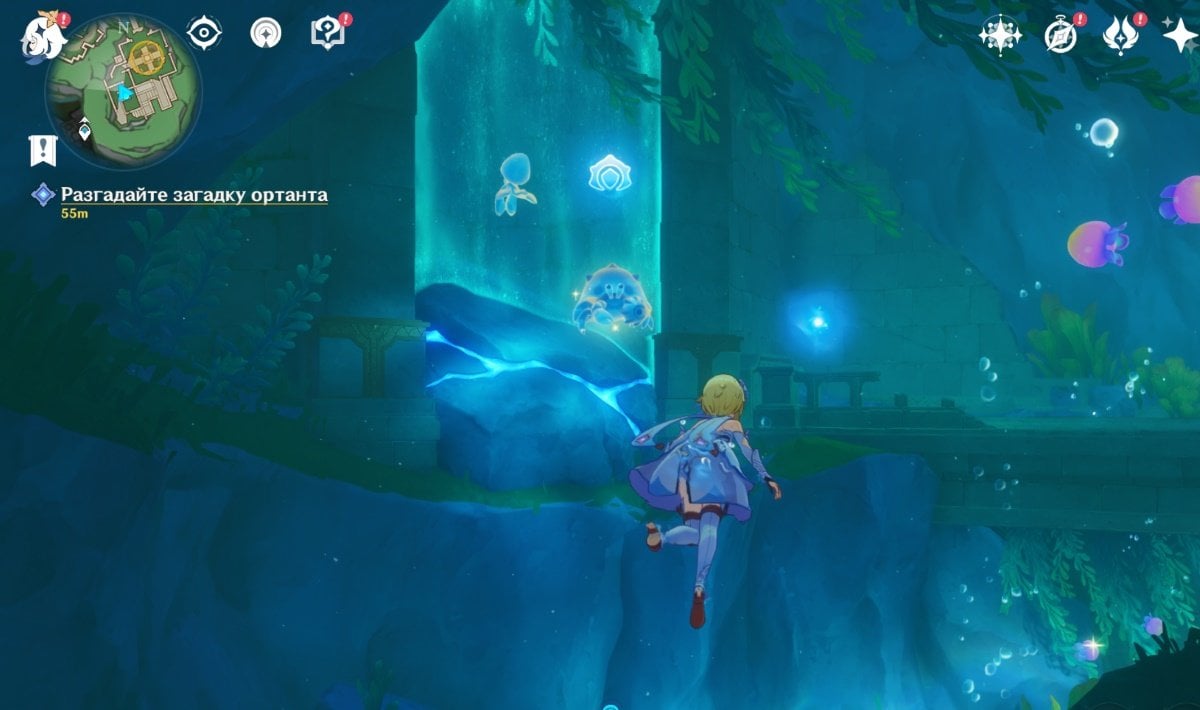The width and height of the screenshot is (1200, 710).
Task: Open the Paimon menu
Action: (x=44, y=34)
